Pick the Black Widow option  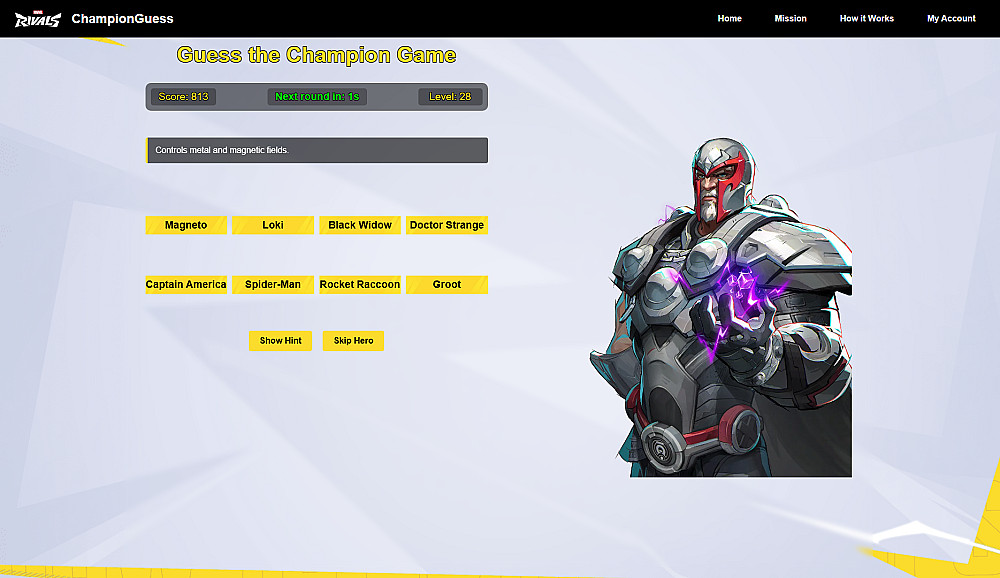coord(360,225)
